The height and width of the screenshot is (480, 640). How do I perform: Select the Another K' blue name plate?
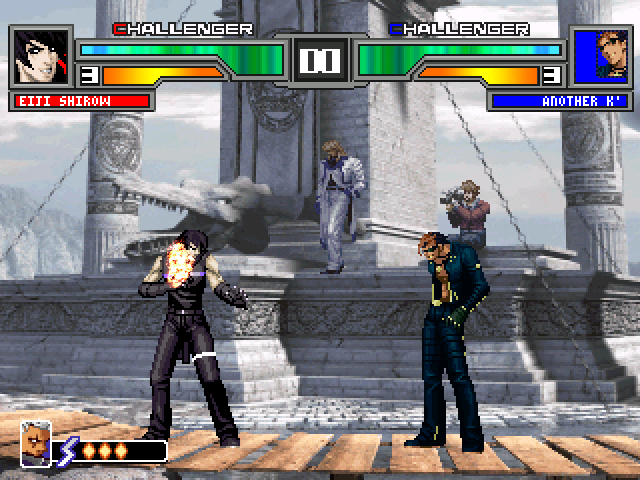tap(559, 101)
